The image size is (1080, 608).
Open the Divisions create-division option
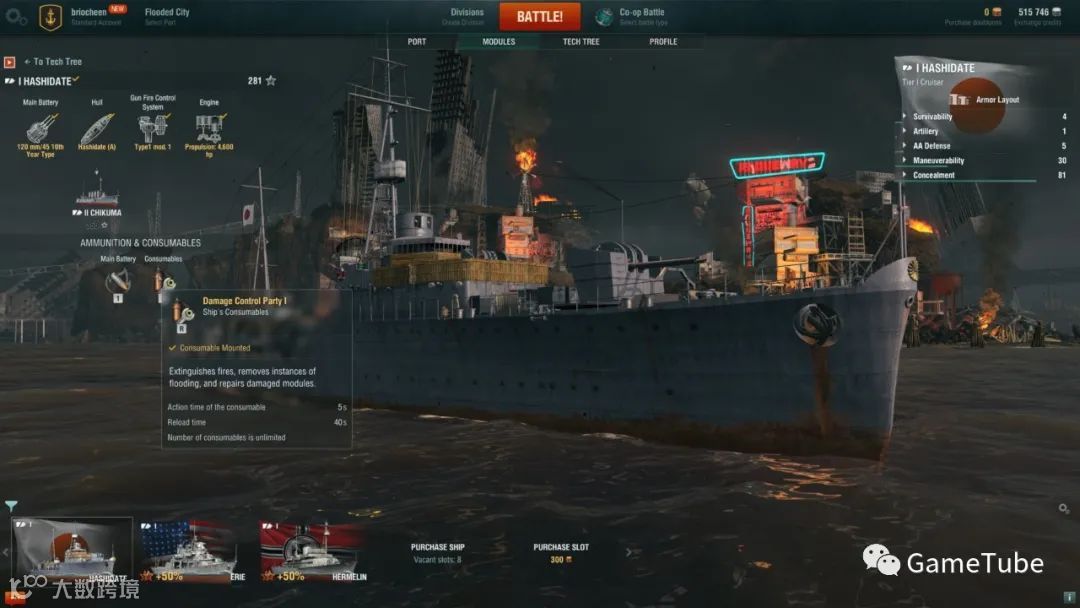(x=466, y=17)
